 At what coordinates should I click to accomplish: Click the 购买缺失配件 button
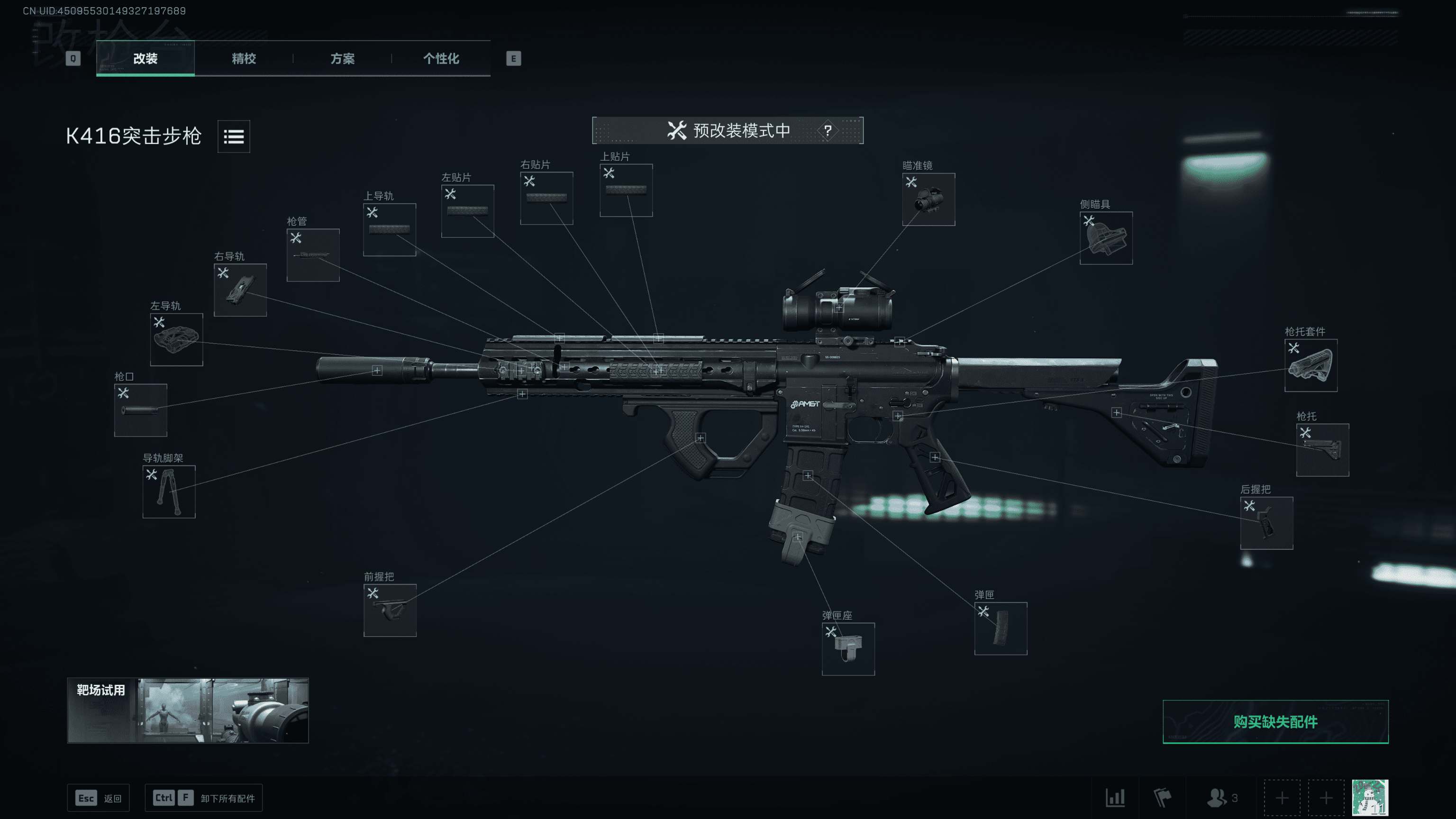[1275, 722]
